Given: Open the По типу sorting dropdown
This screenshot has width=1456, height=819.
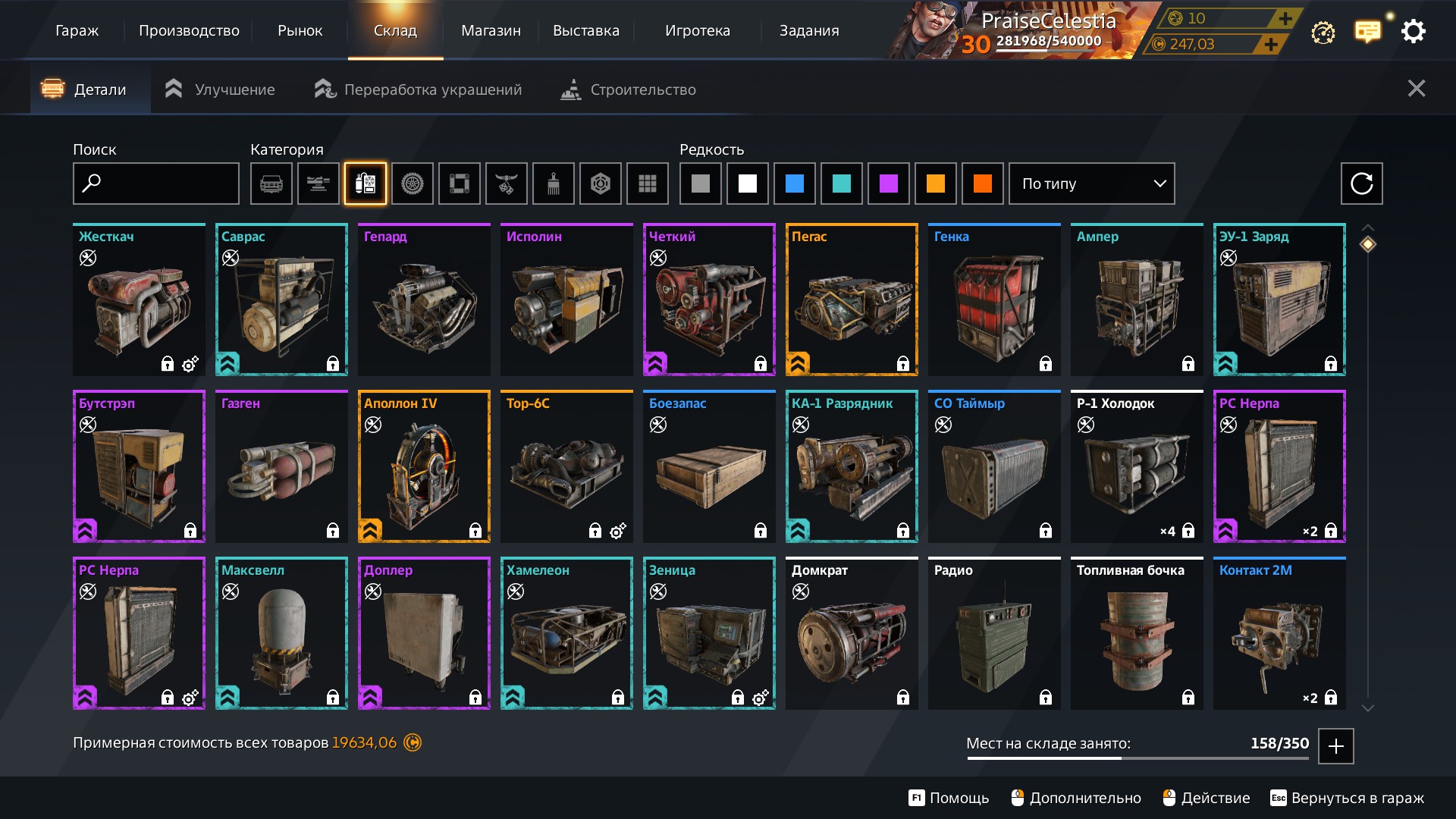Looking at the screenshot, I should (1091, 184).
